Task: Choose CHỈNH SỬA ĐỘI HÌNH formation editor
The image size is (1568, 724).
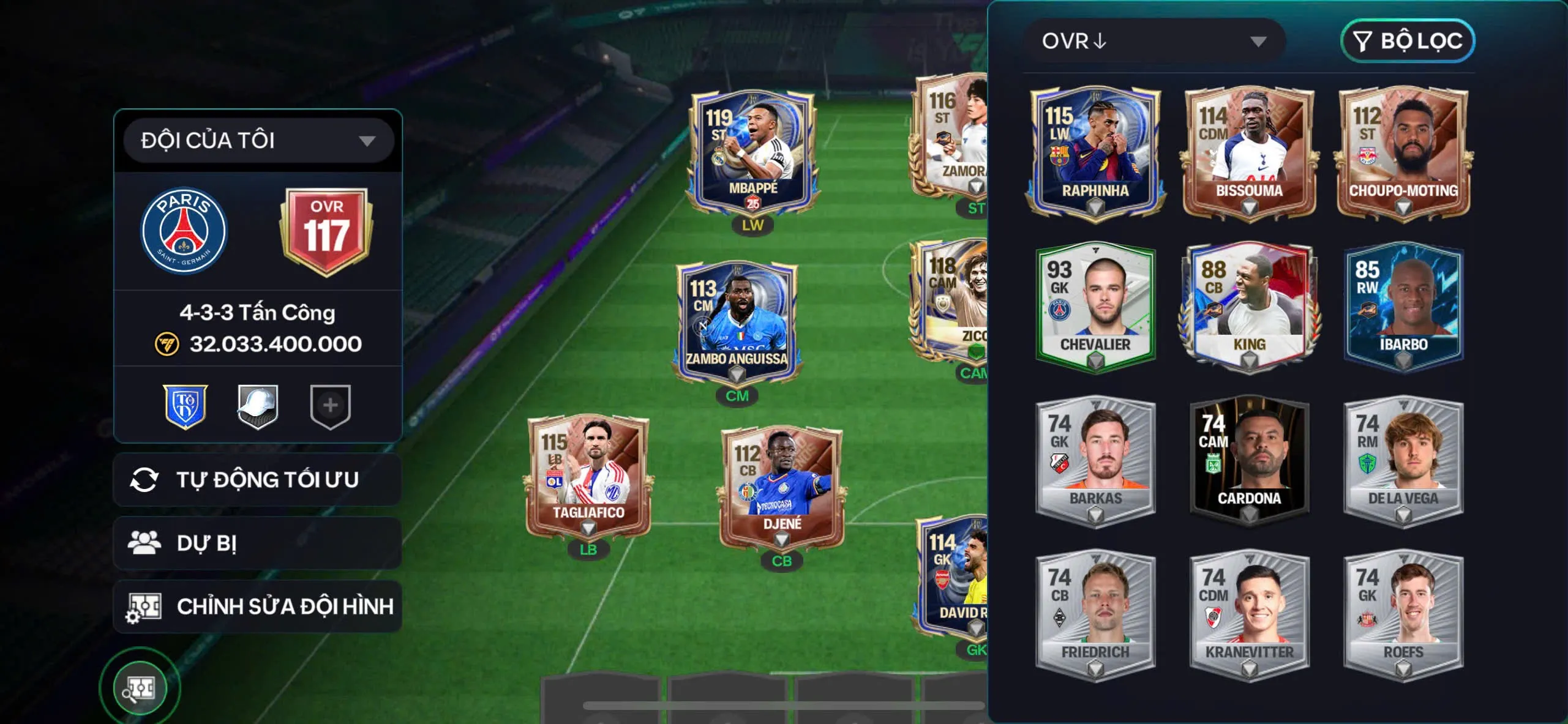Action: tap(258, 606)
